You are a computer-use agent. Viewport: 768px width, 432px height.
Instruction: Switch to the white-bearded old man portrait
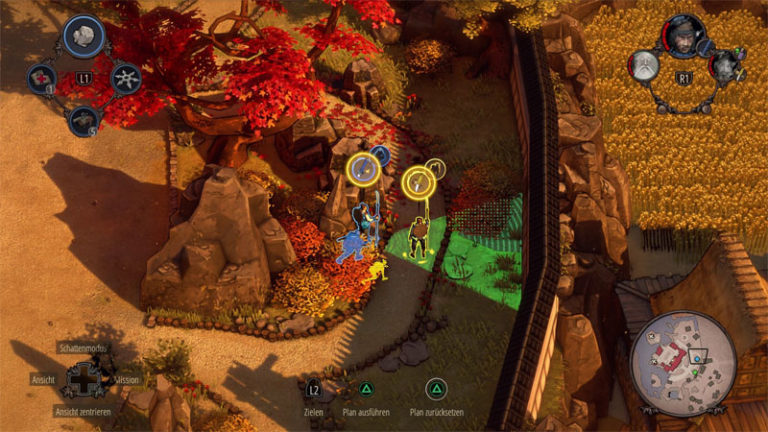pyautogui.click(x=644, y=66)
